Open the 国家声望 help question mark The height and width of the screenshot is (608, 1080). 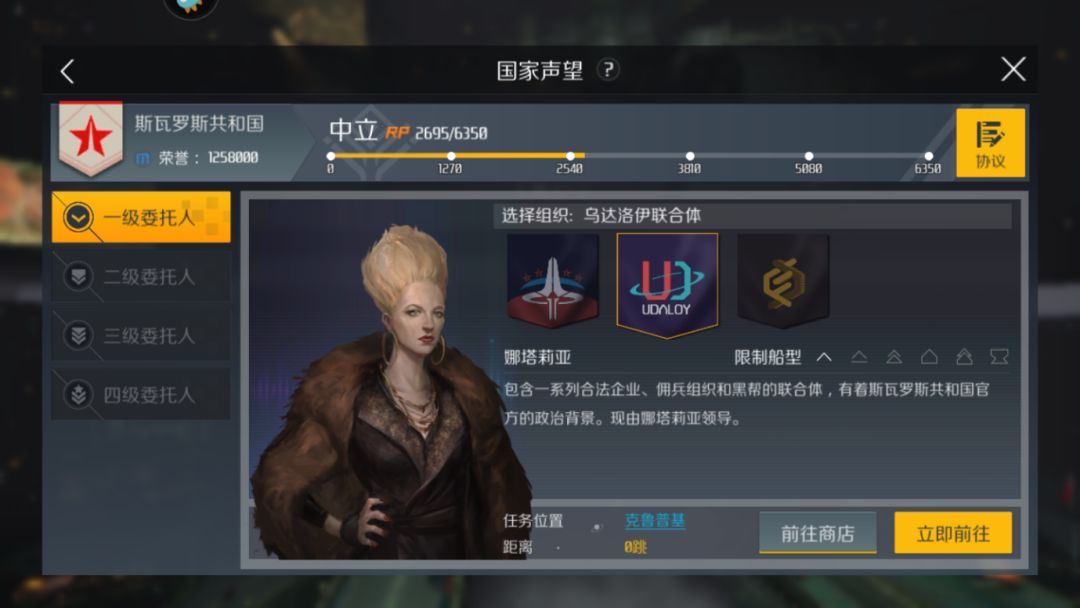(x=608, y=70)
